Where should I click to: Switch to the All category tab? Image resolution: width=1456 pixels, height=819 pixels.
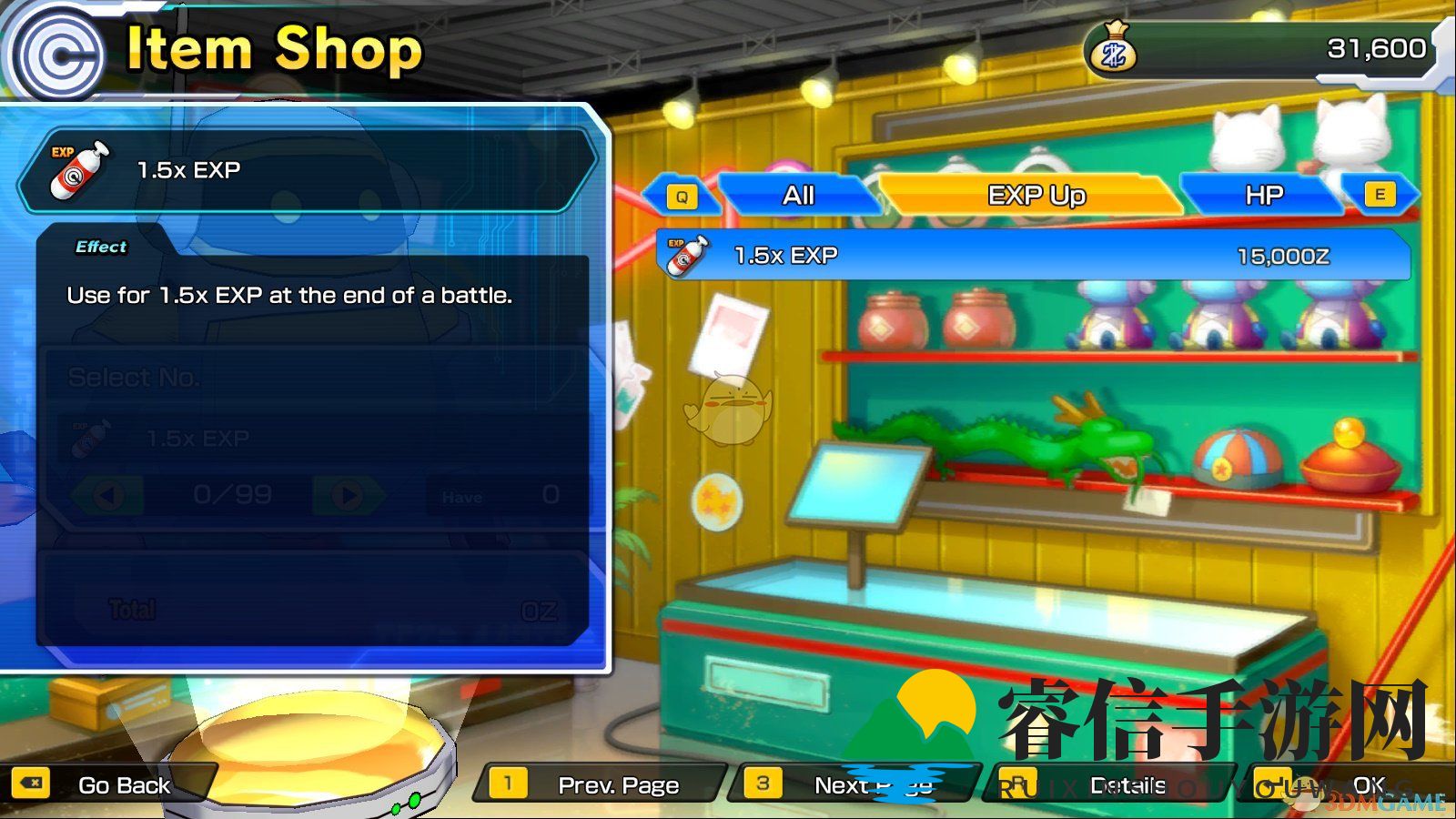(x=798, y=196)
